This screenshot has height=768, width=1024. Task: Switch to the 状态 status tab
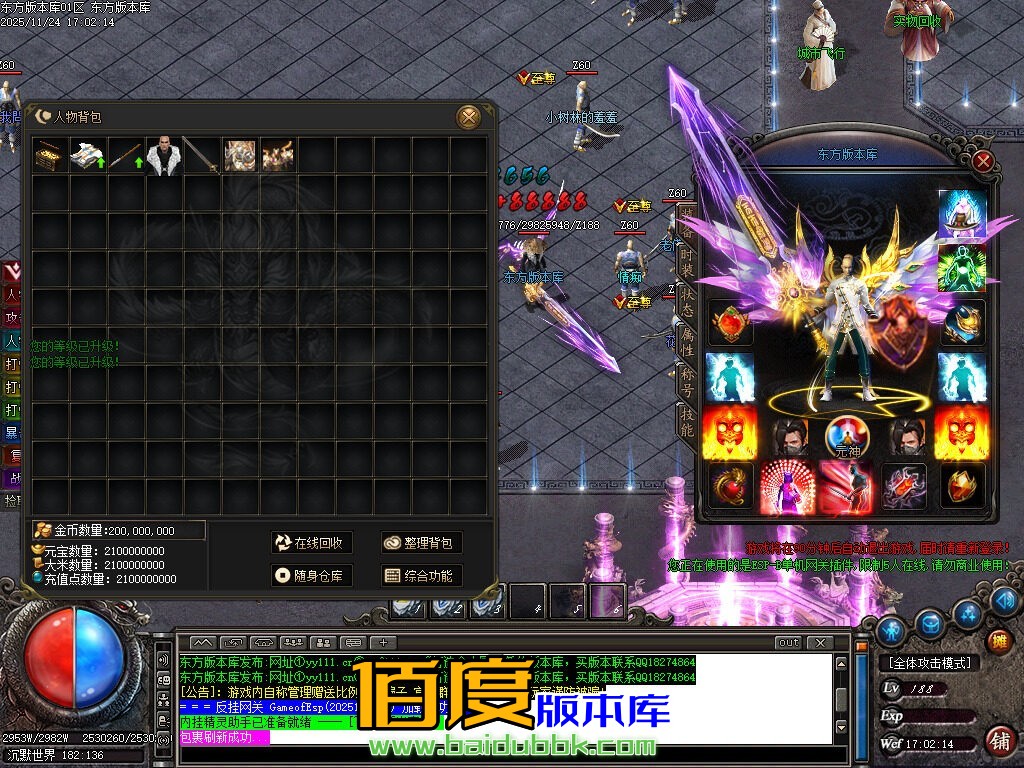tap(687, 302)
